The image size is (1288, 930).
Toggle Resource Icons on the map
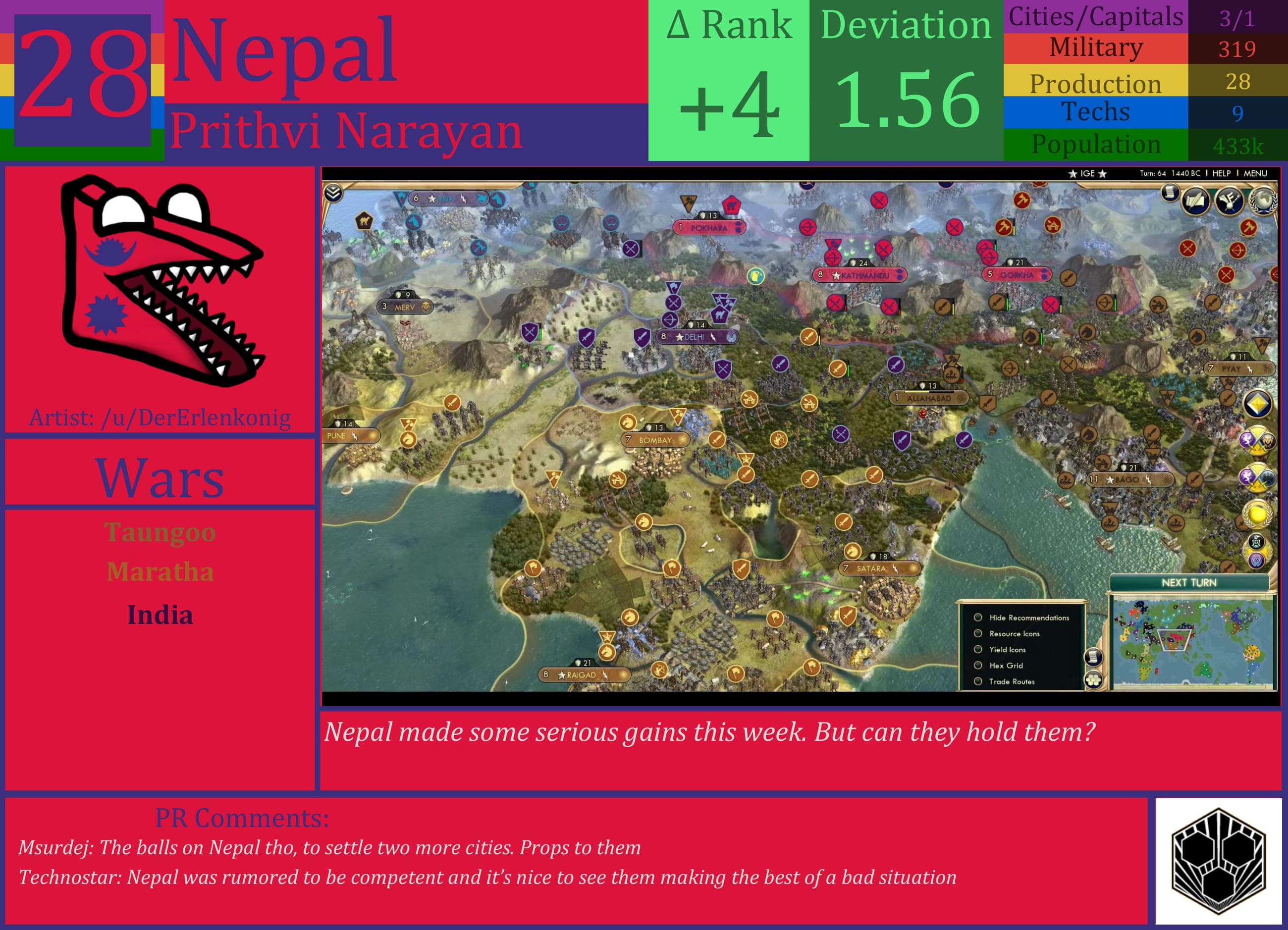click(x=978, y=634)
